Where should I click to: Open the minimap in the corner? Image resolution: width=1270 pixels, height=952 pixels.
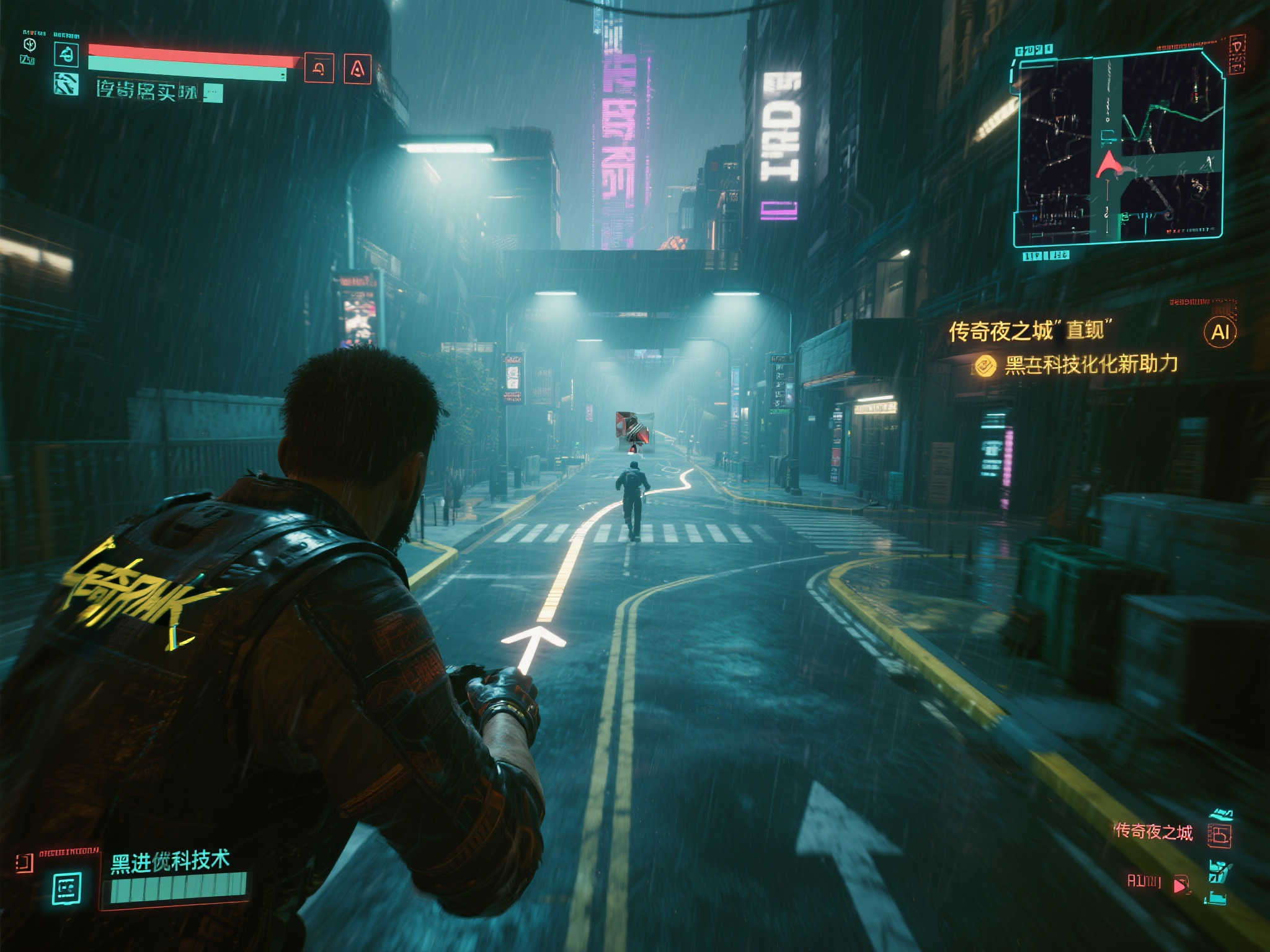pyautogui.click(x=1119, y=149)
